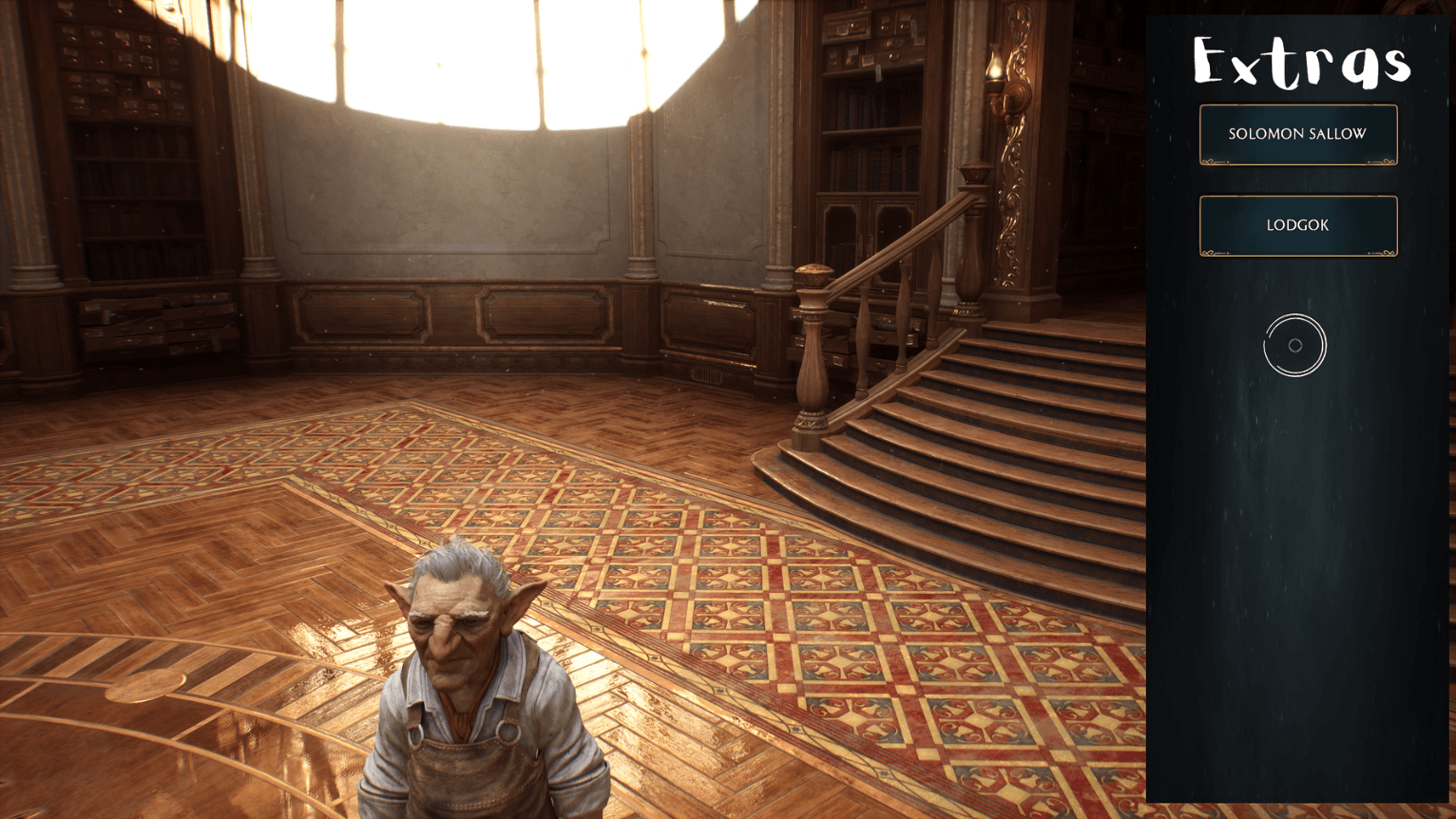Collapse the Extras sidebar panel

[x=1300, y=65]
